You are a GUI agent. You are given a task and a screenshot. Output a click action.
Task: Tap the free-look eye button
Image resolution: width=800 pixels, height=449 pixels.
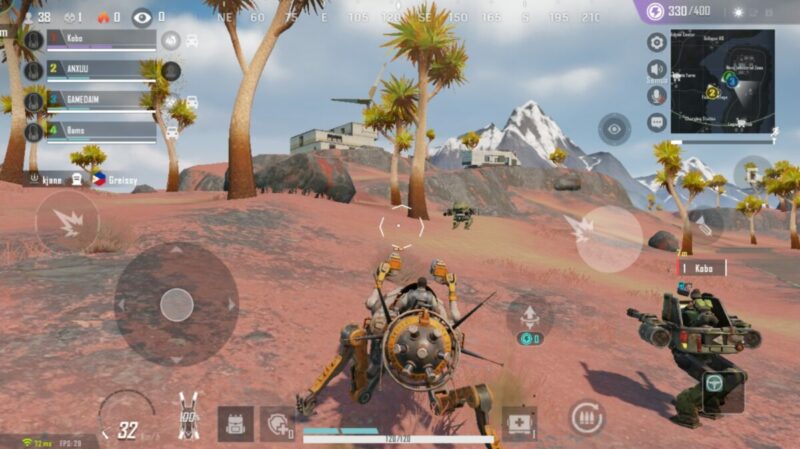(614, 129)
